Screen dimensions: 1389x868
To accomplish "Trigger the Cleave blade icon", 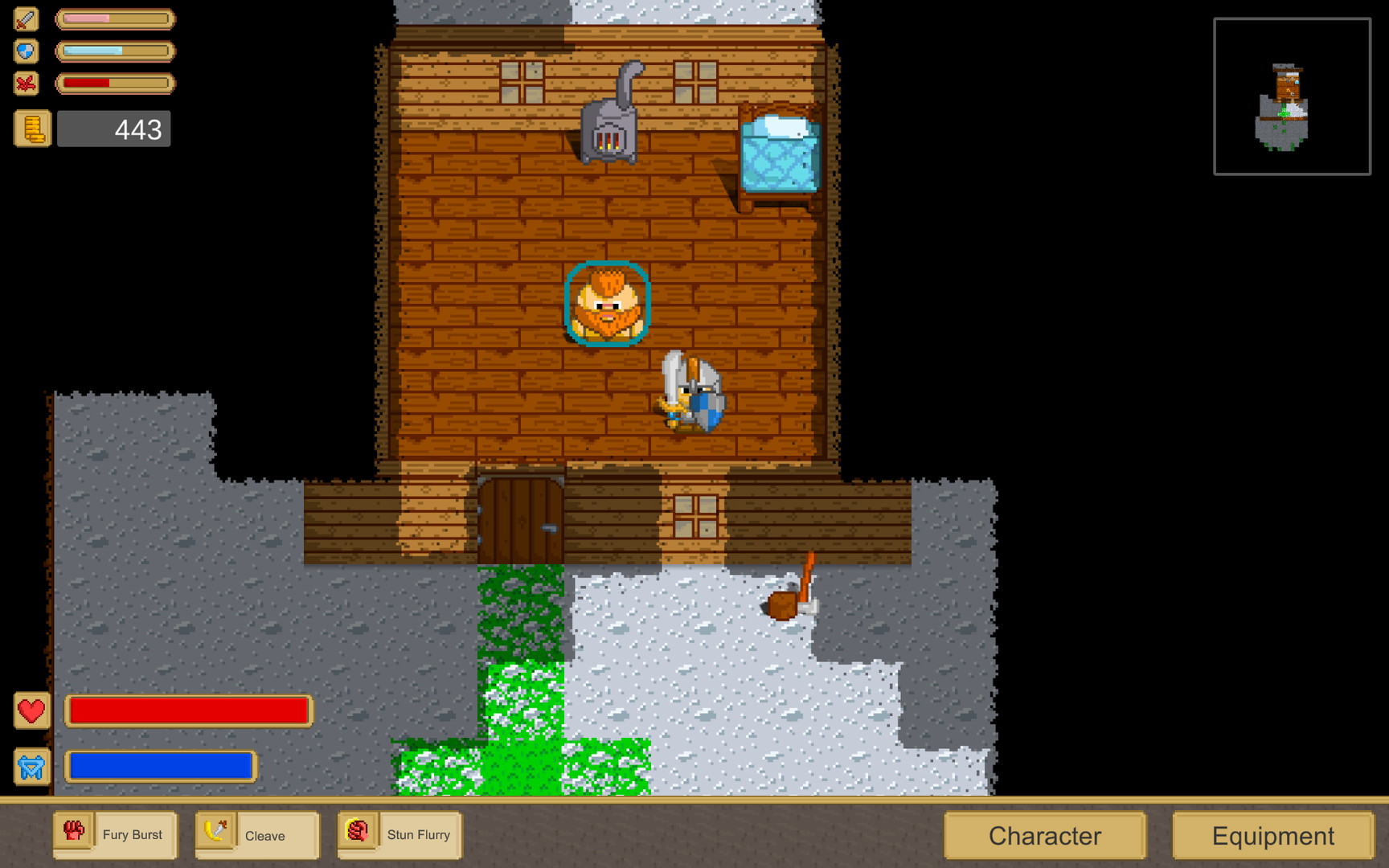I will pyautogui.click(x=215, y=832).
